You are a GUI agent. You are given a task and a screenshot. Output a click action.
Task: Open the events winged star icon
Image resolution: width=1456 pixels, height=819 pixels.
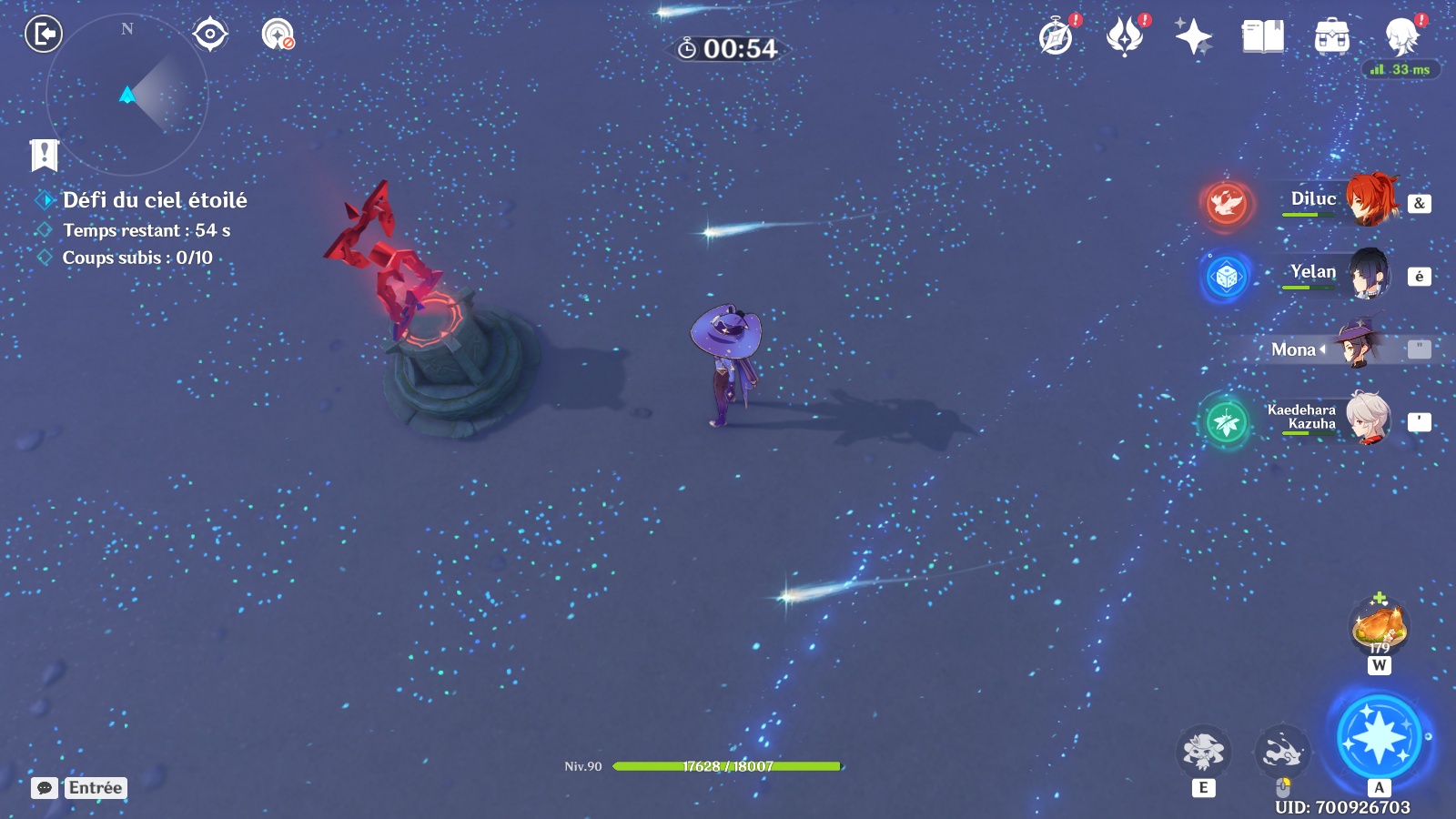click(1125, 37)
